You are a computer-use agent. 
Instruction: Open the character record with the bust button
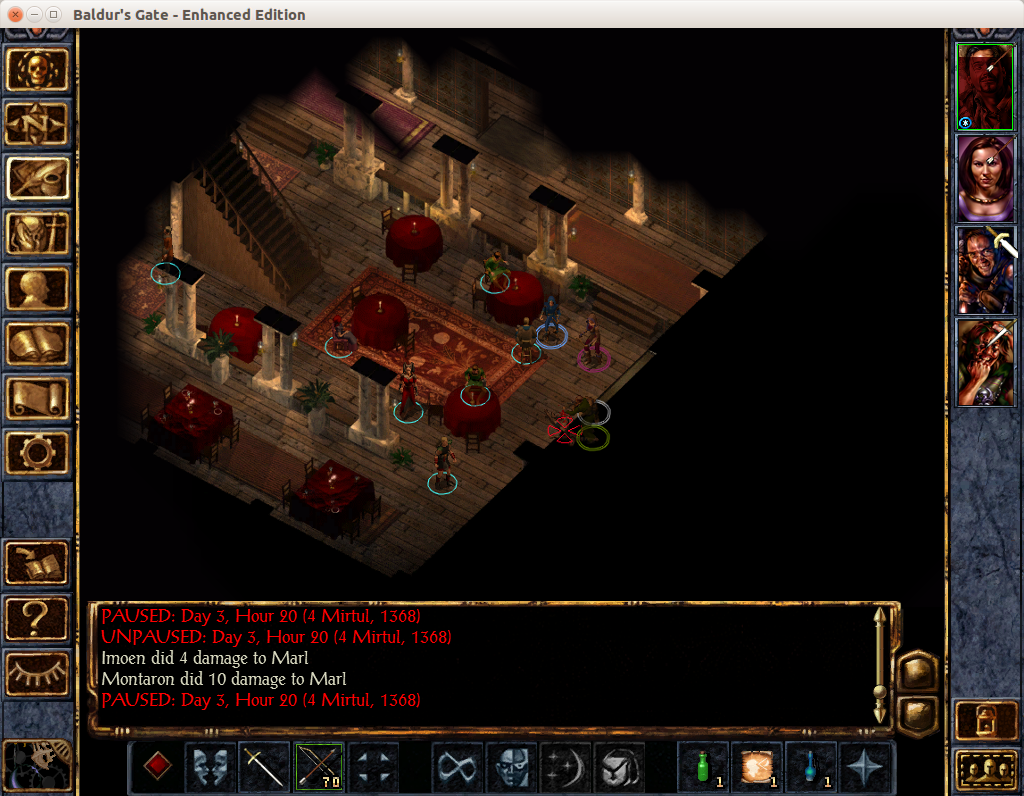[x=39, y=288]
